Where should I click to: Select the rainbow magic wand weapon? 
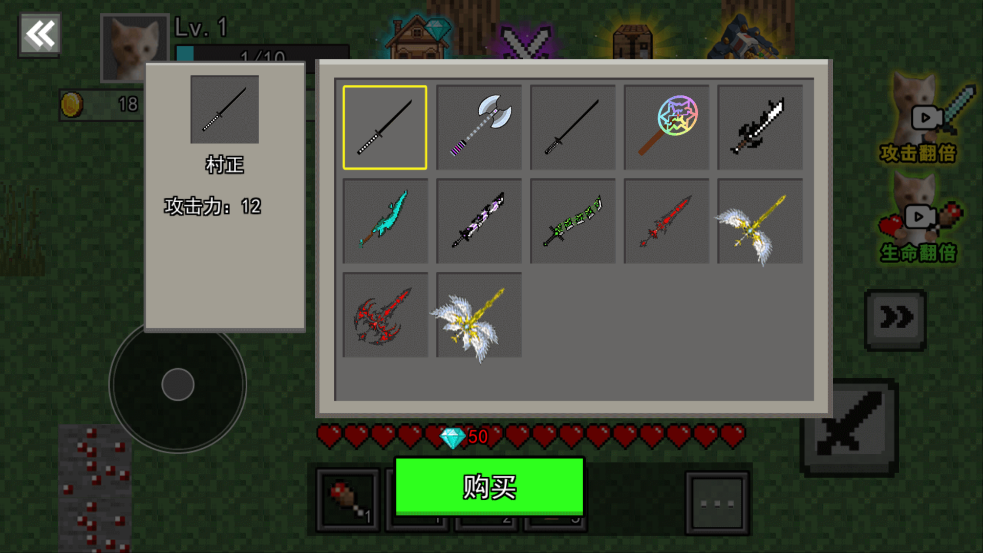[667, 127]
